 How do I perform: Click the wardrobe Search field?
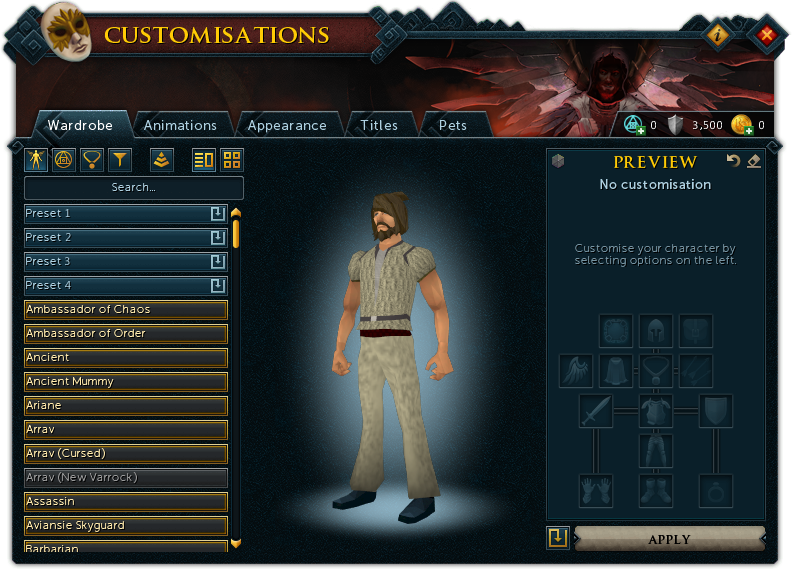click(134, 187)
